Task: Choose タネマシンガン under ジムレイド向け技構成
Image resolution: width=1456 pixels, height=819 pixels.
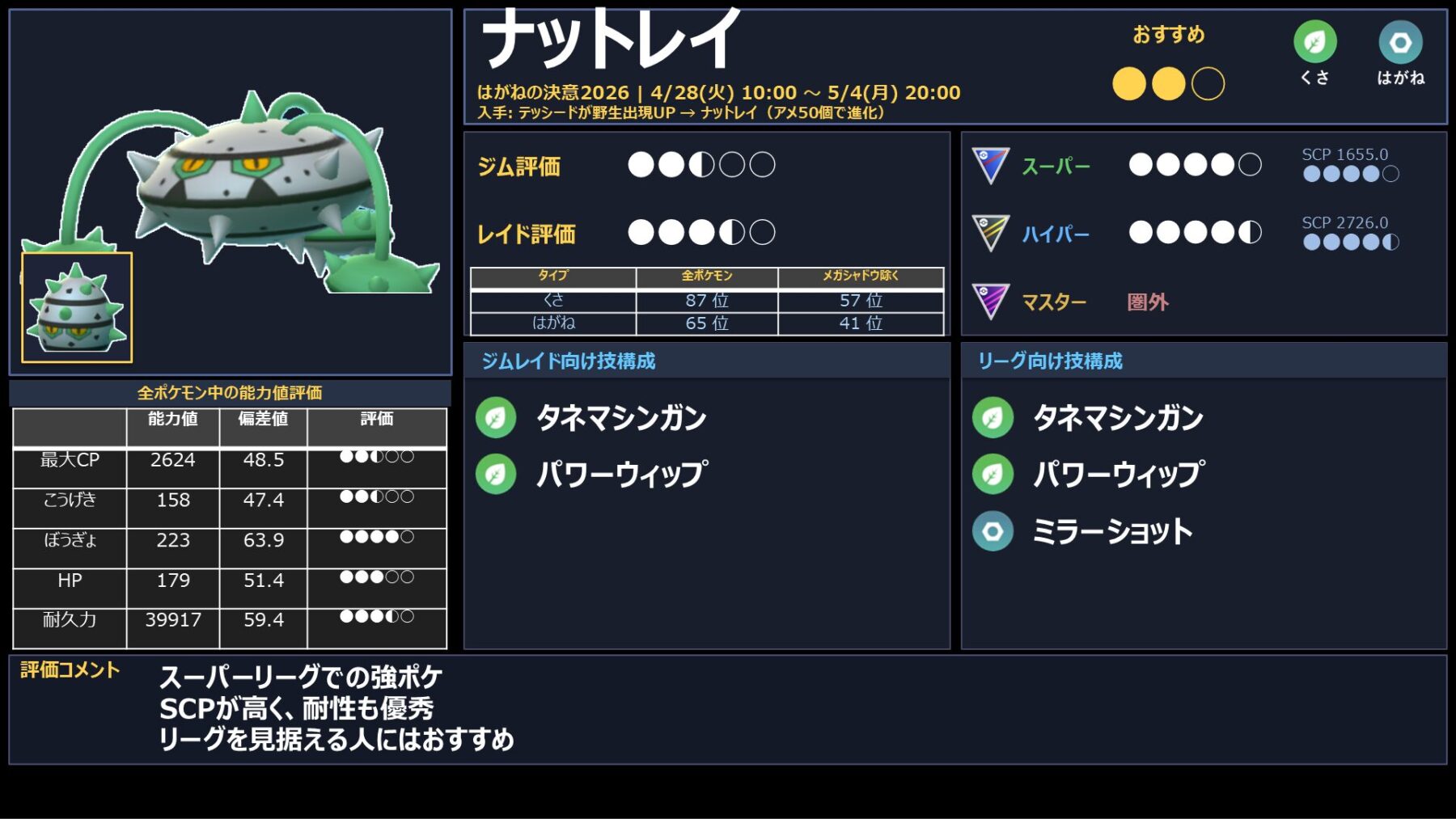Action: pos(620,418)
